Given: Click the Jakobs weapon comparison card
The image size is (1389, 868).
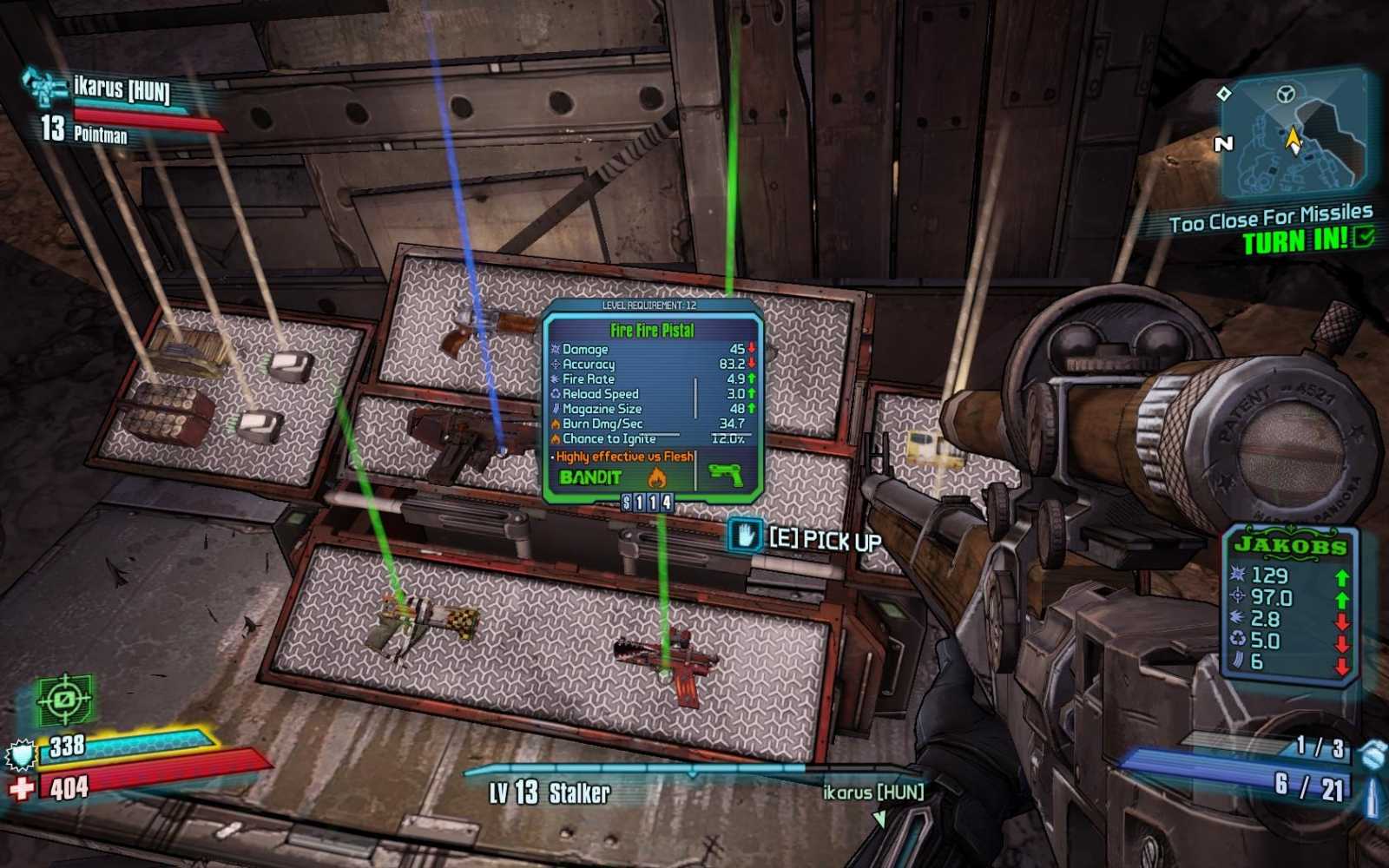Looking at the screenshot, I should coord(1291,605).
